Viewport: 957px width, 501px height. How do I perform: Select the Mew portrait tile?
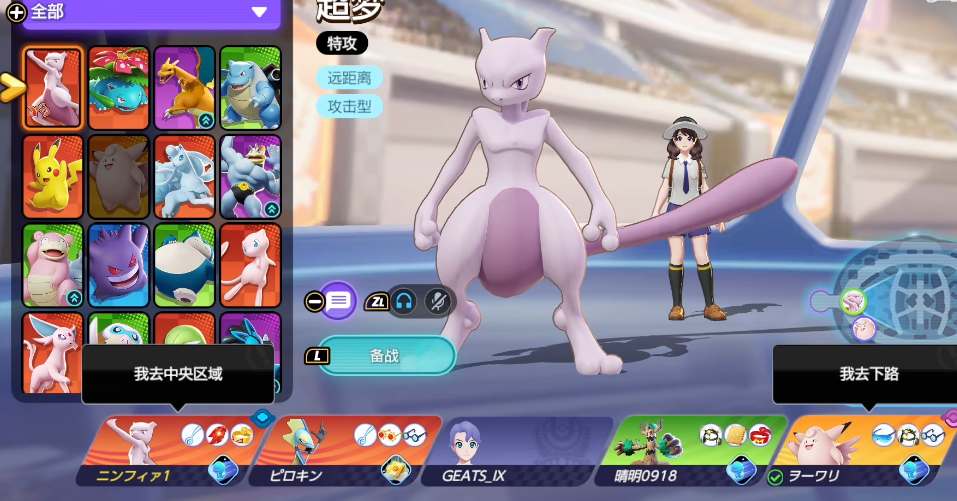pyautogui.click(x=250, y=265)
